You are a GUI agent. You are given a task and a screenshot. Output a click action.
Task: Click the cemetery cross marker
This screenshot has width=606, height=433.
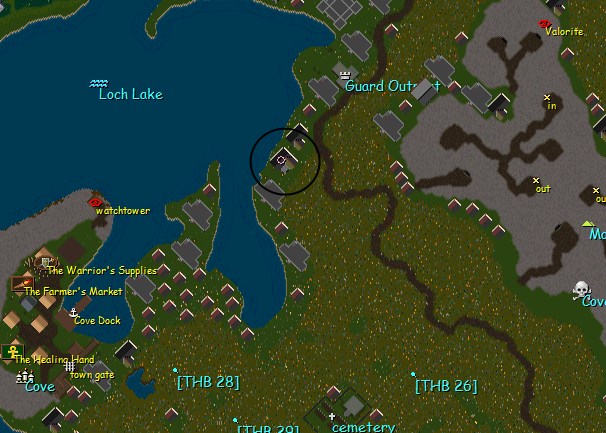(332, 388)
